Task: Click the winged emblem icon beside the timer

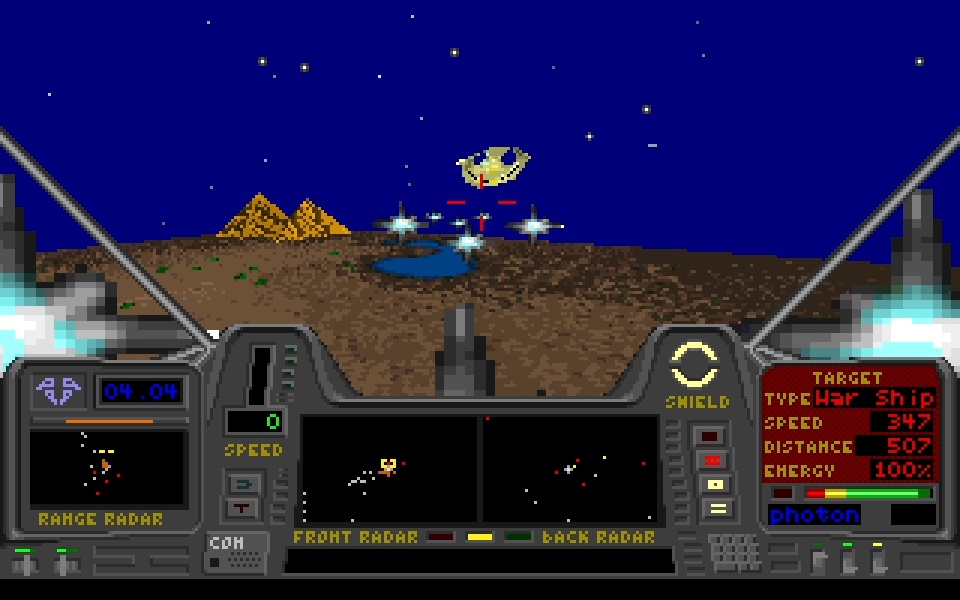Action: pyautogui.click(x=58, y=390)
